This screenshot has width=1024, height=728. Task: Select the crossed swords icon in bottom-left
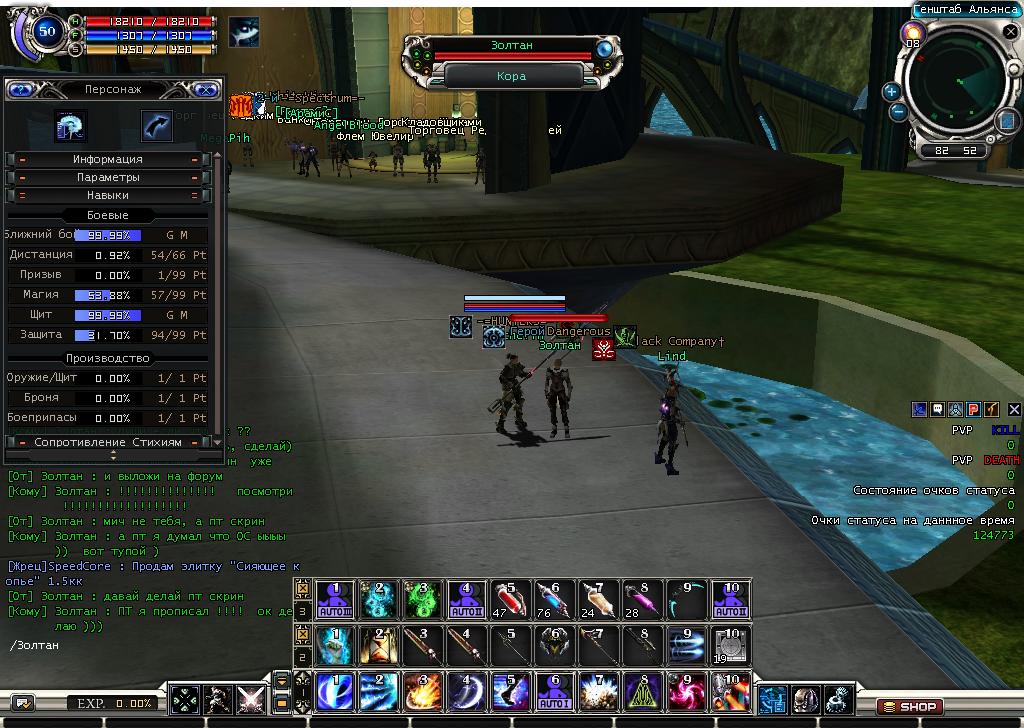click(x=251, y=699)
